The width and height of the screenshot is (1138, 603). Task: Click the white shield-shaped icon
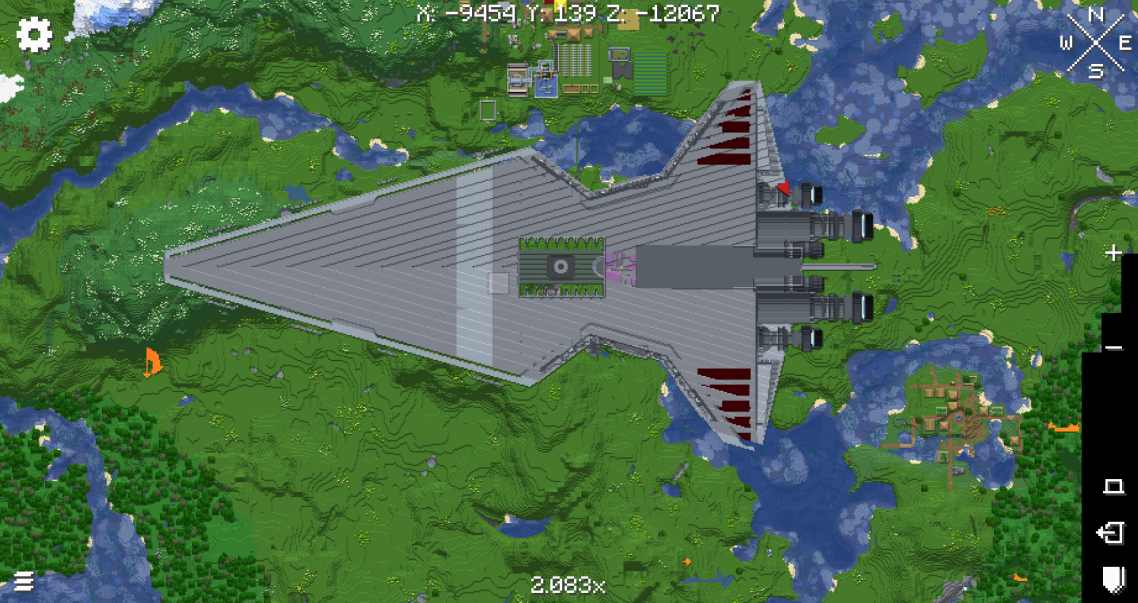click(1112, 577)
